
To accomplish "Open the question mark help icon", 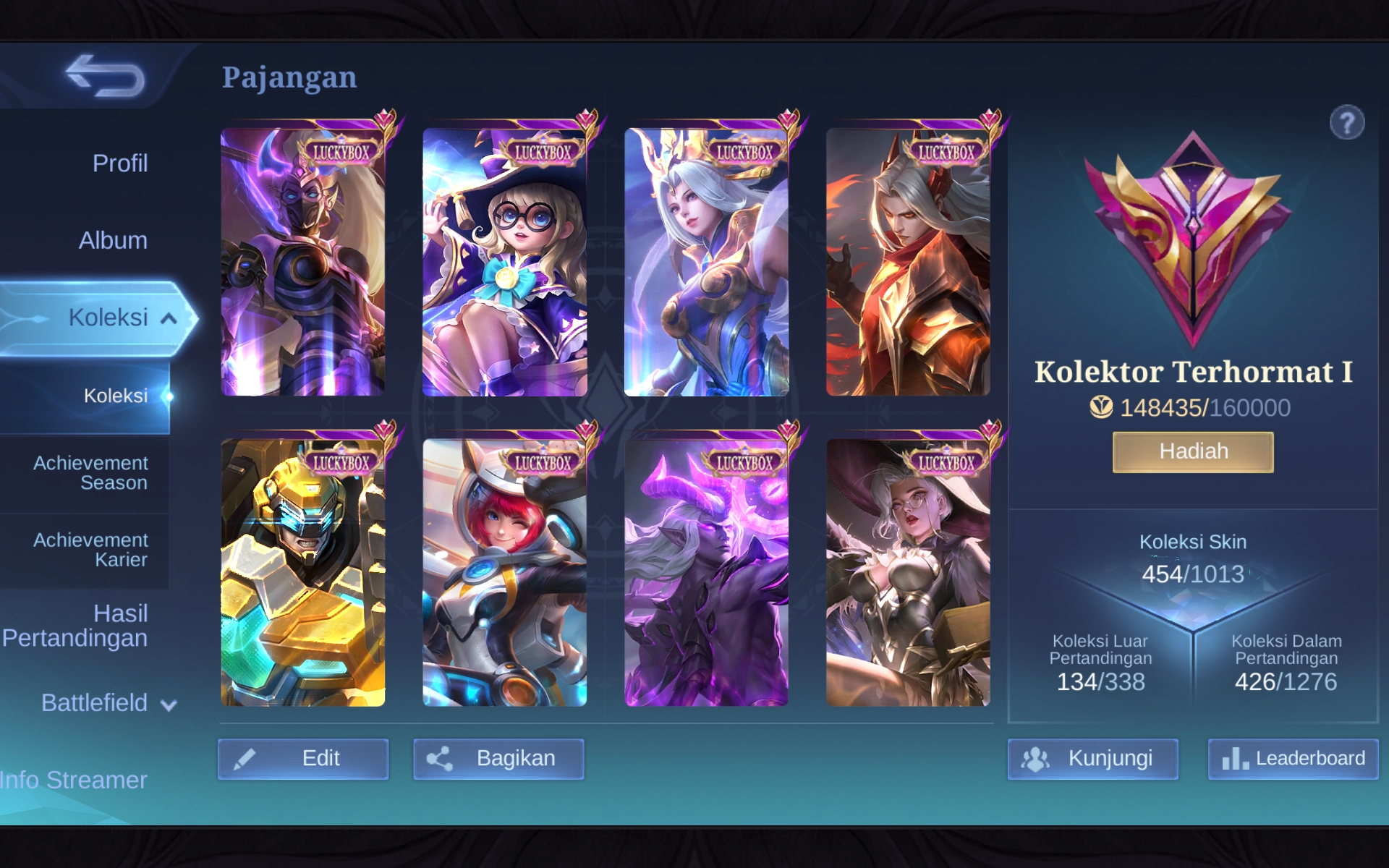I will (x=1346, y=123).
